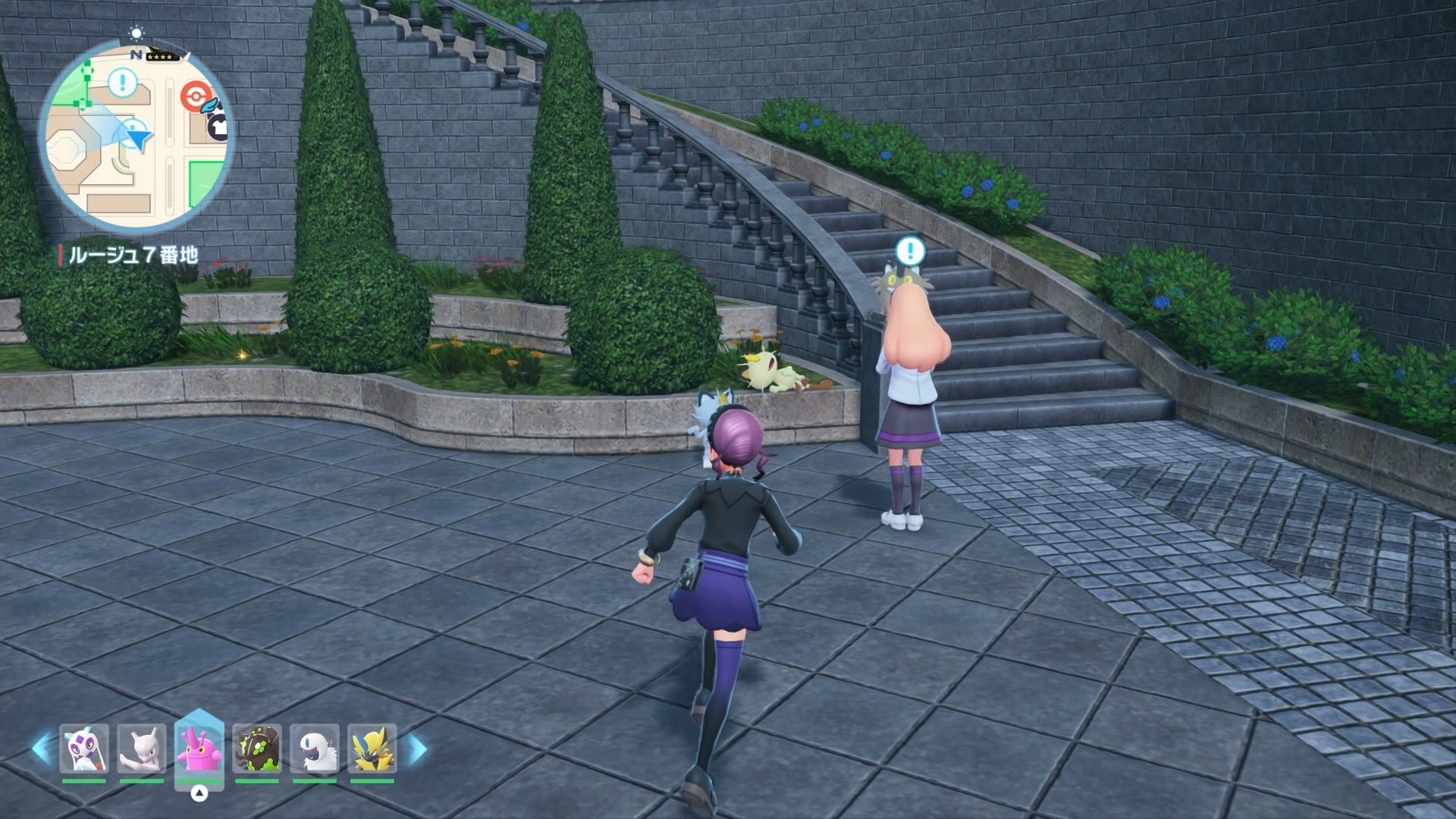Open the circular minimap

tap(136, 136)
